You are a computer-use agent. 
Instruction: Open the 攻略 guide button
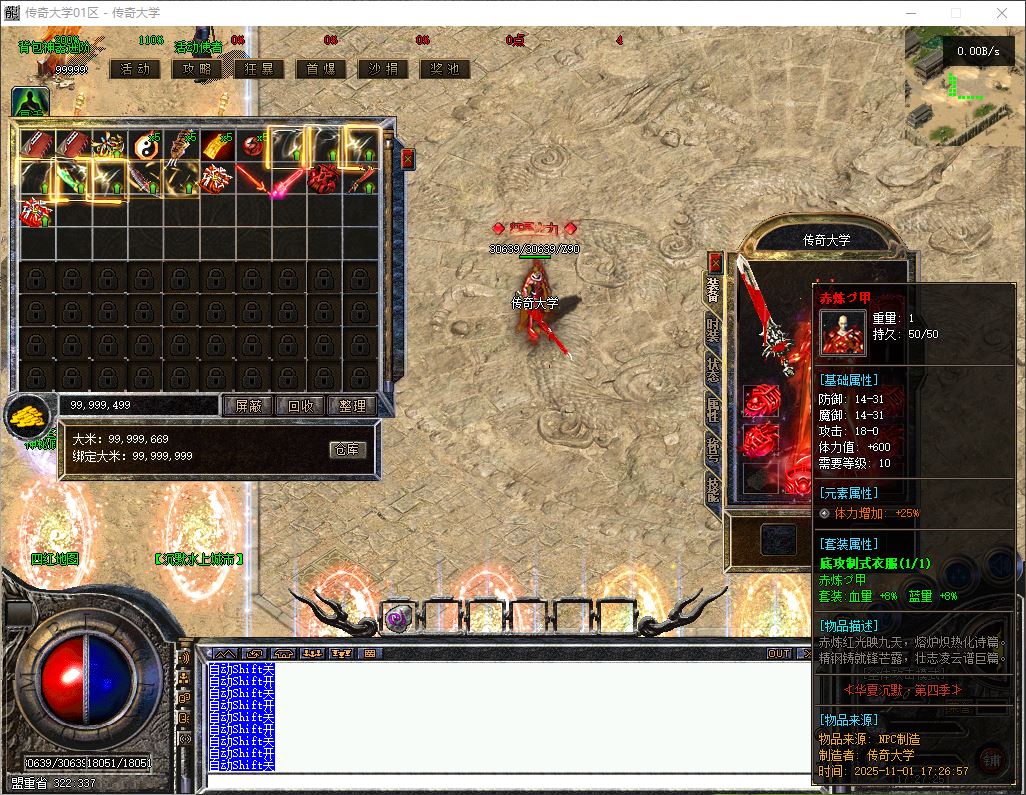(197, 69)
